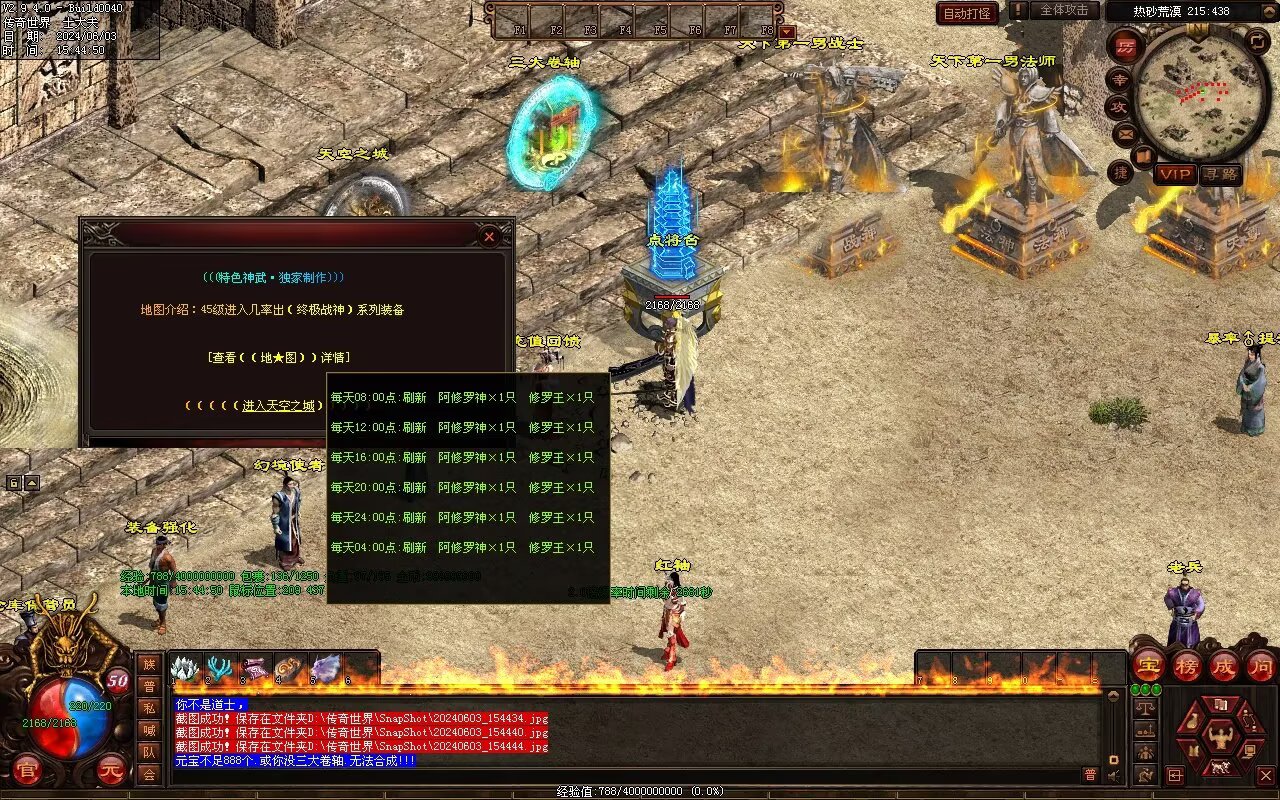This screenshot has height=800, width=1280.
Task: Show the 榜 ranking board
Action: (x=1186, y=665)
